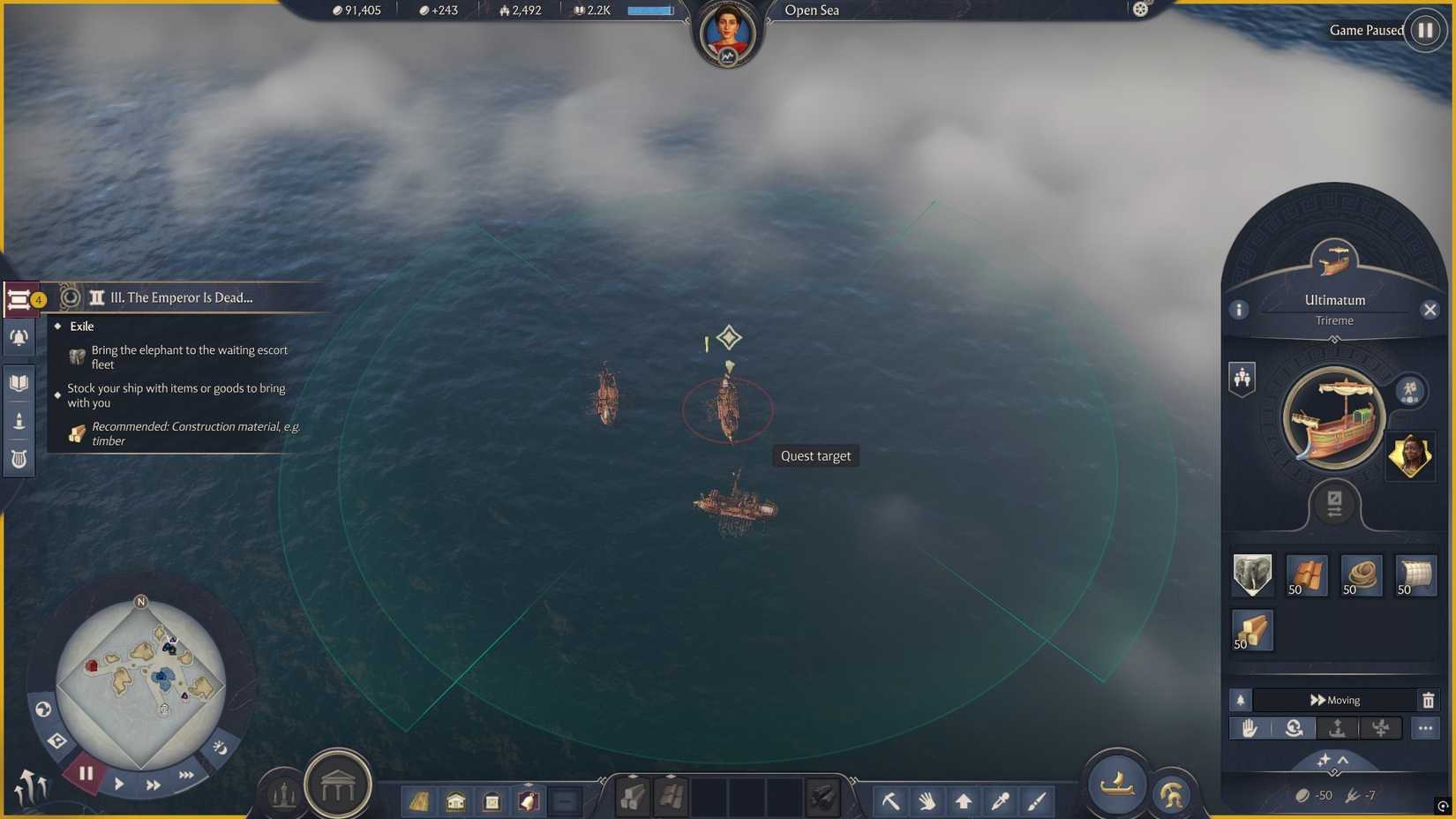Order the Ultimatum to stop with hand icon
1456x819 pixels.
(x=1251, y=728)
